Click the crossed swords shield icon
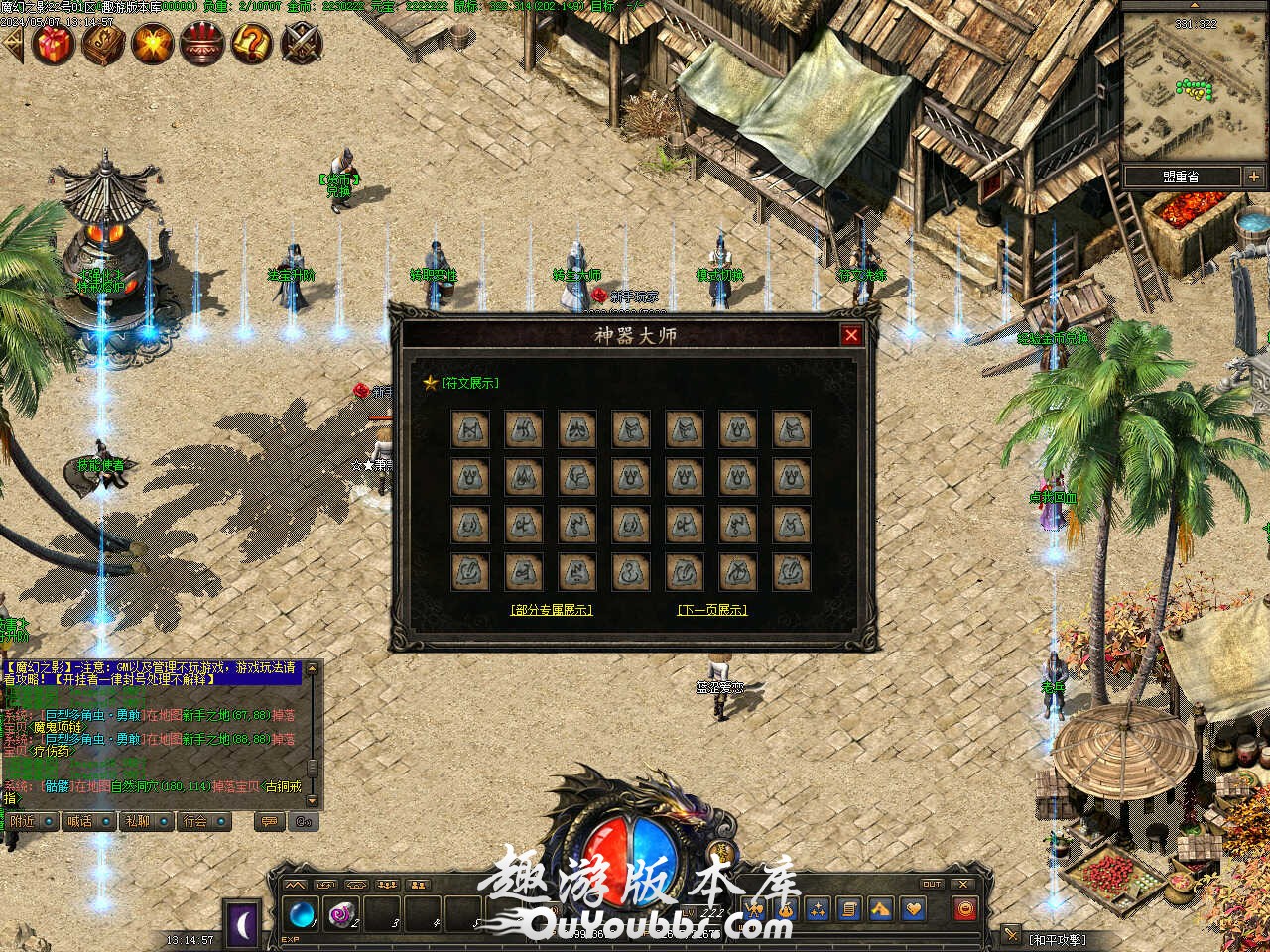Image resolution: width=1270 pixels, height=952 pixels. [301, 44]
